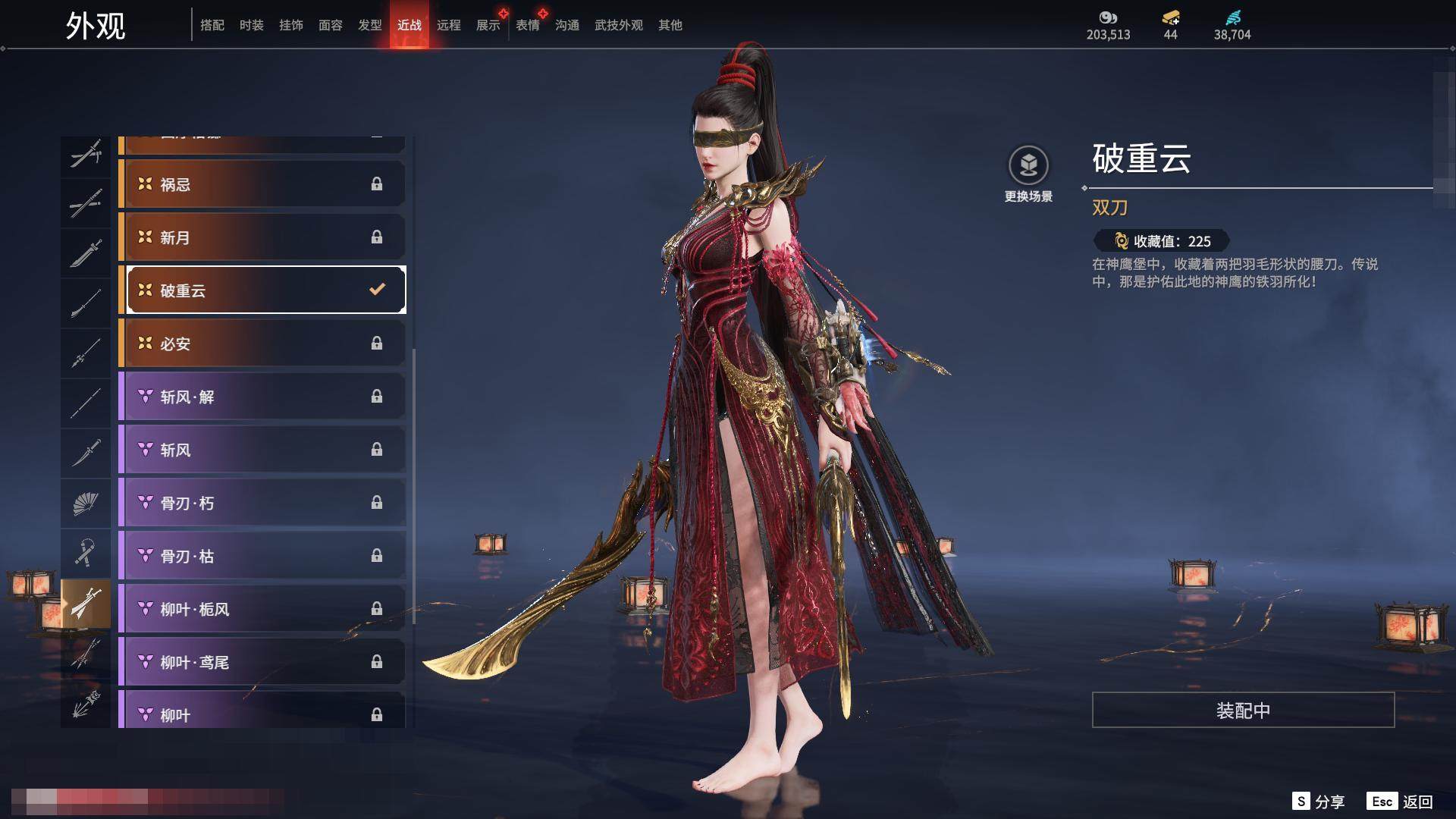
Task: Select the 挂饰 tab
Action: (291, 25)
